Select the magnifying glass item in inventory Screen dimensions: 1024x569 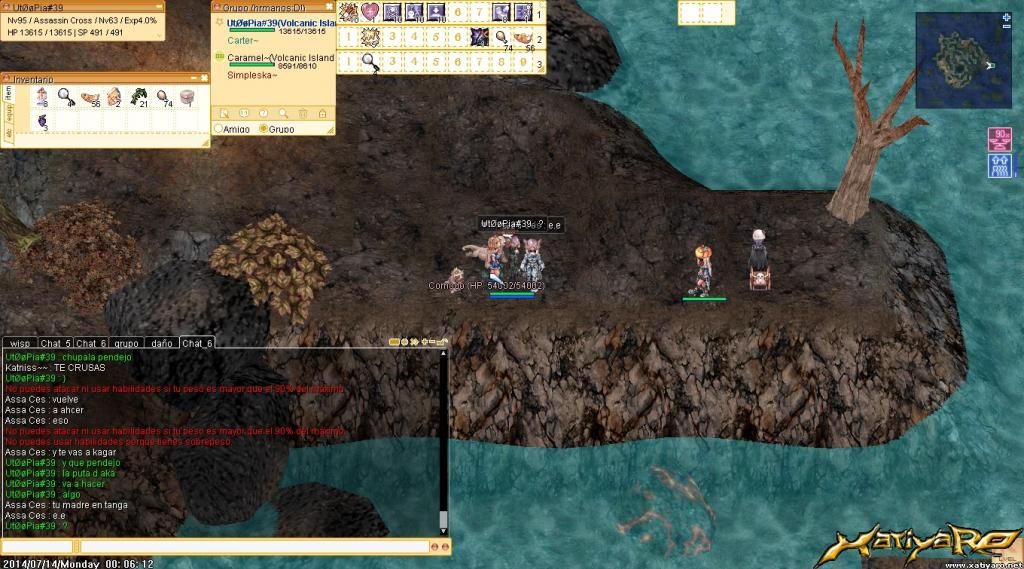(65, 97)
